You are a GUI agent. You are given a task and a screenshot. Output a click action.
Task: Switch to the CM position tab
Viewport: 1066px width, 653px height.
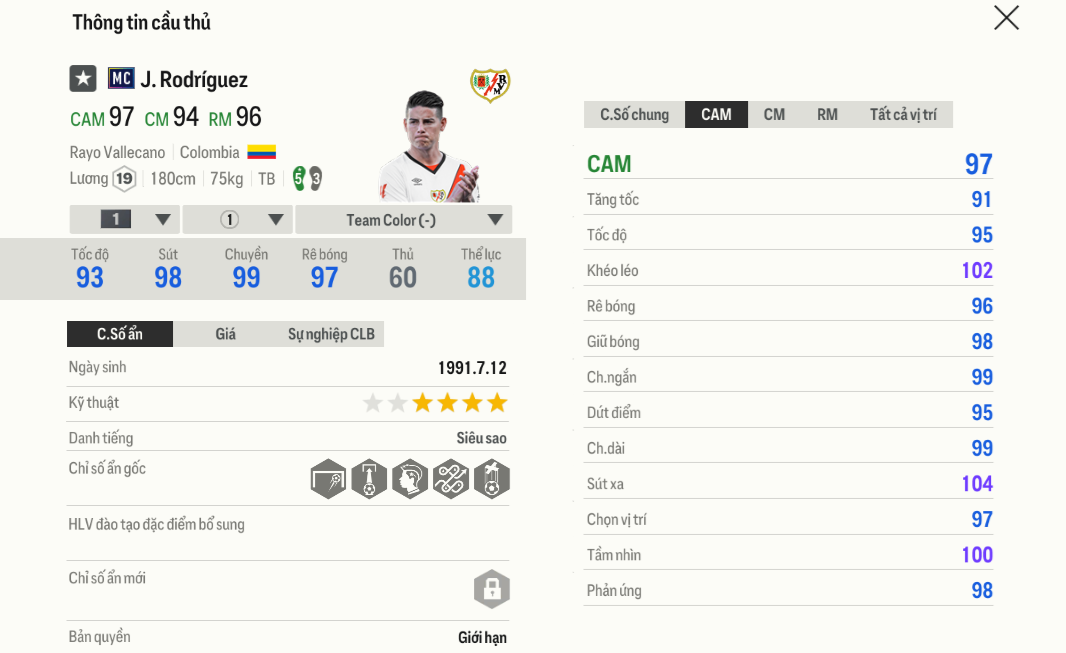pyautogui.click(x=774, y=114)
